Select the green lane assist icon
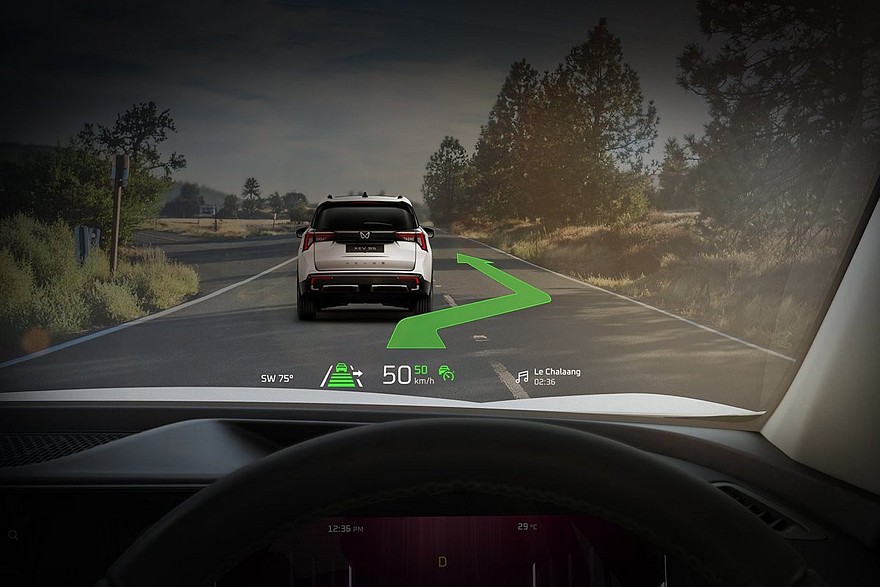Screen dimensions: 880x587 342,376
